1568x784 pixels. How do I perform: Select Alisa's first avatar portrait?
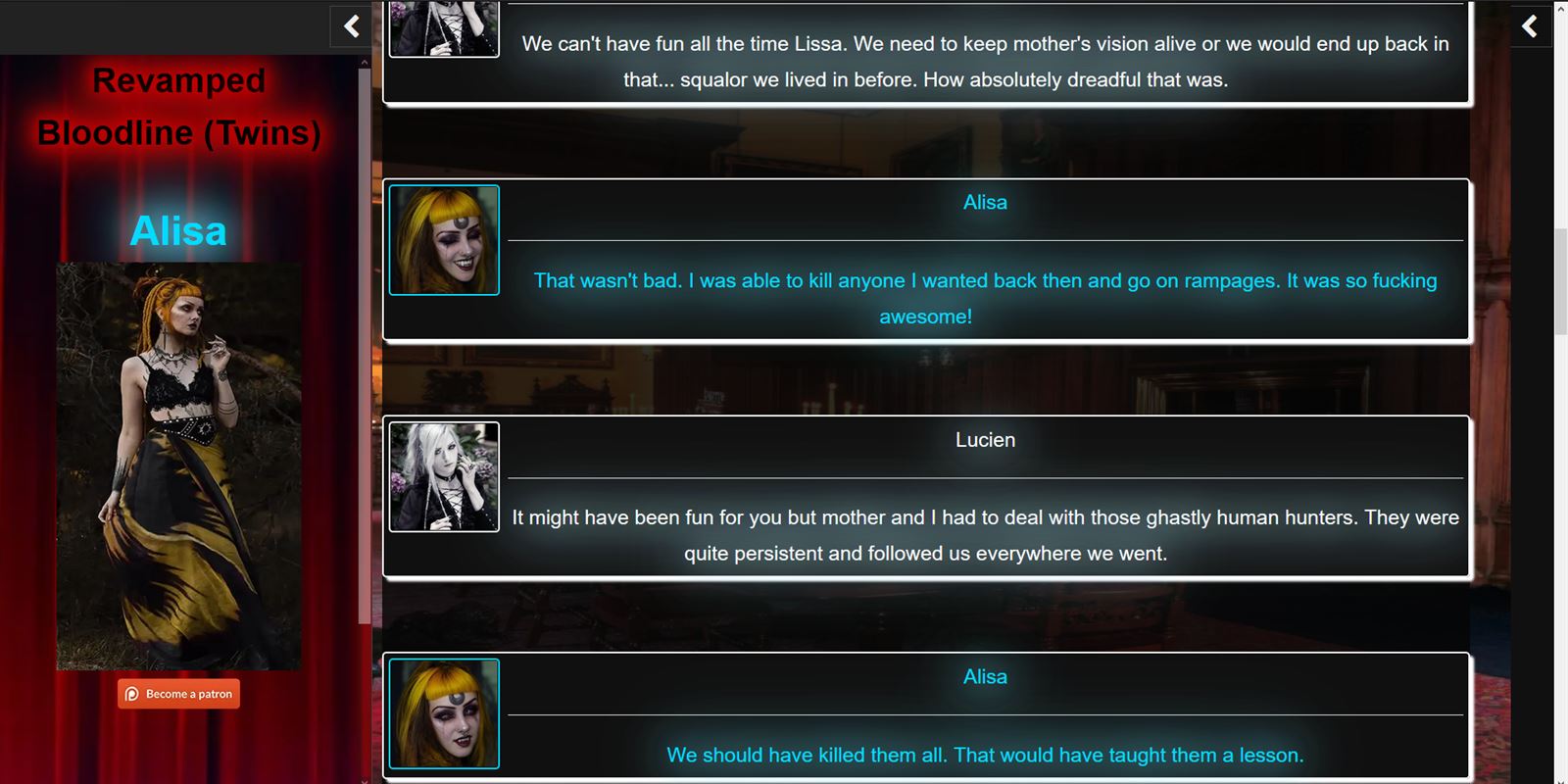pyautogui.click(x=444, y=239)
